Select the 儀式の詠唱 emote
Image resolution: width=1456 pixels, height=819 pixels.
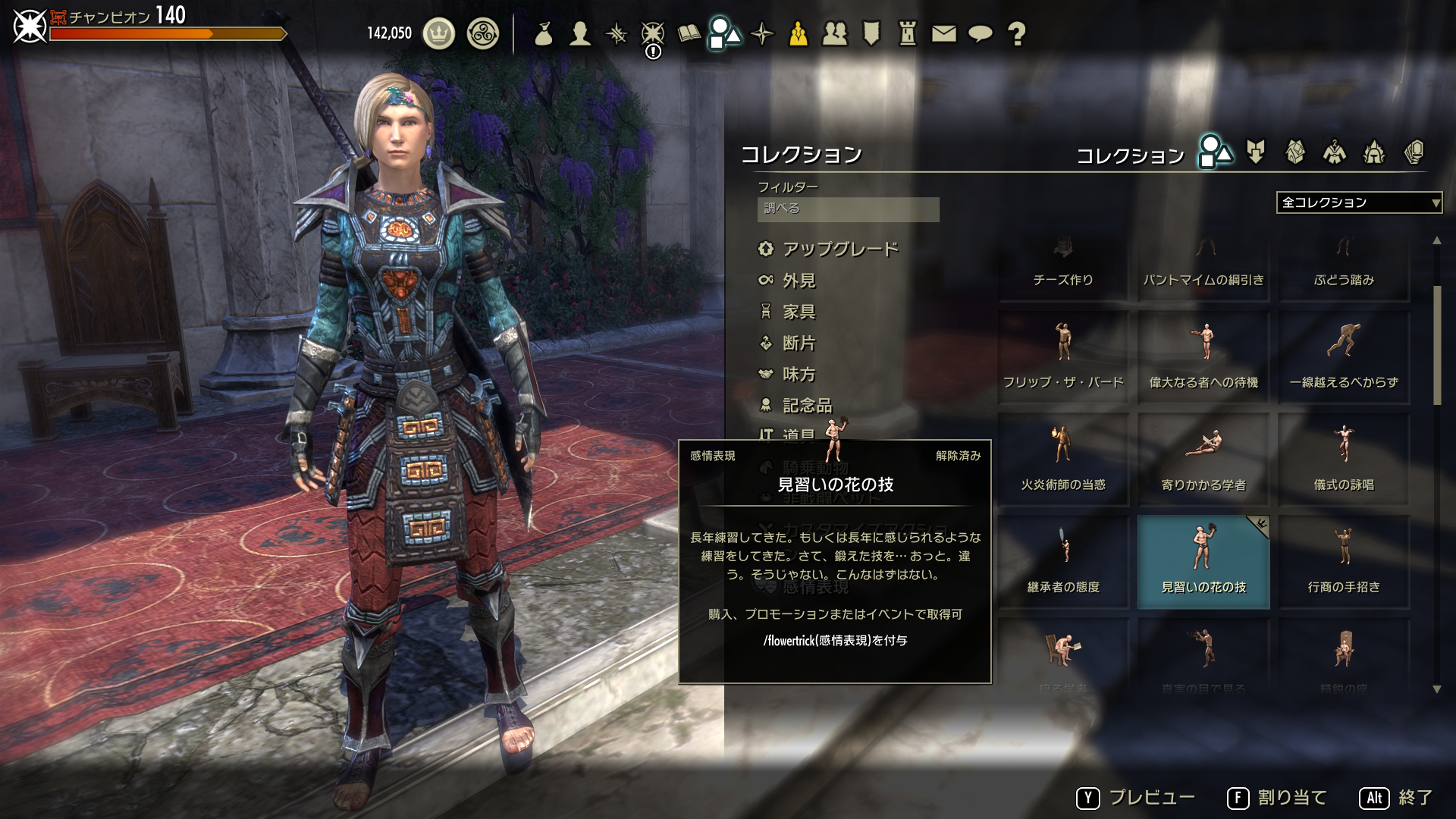[1344, 460]
